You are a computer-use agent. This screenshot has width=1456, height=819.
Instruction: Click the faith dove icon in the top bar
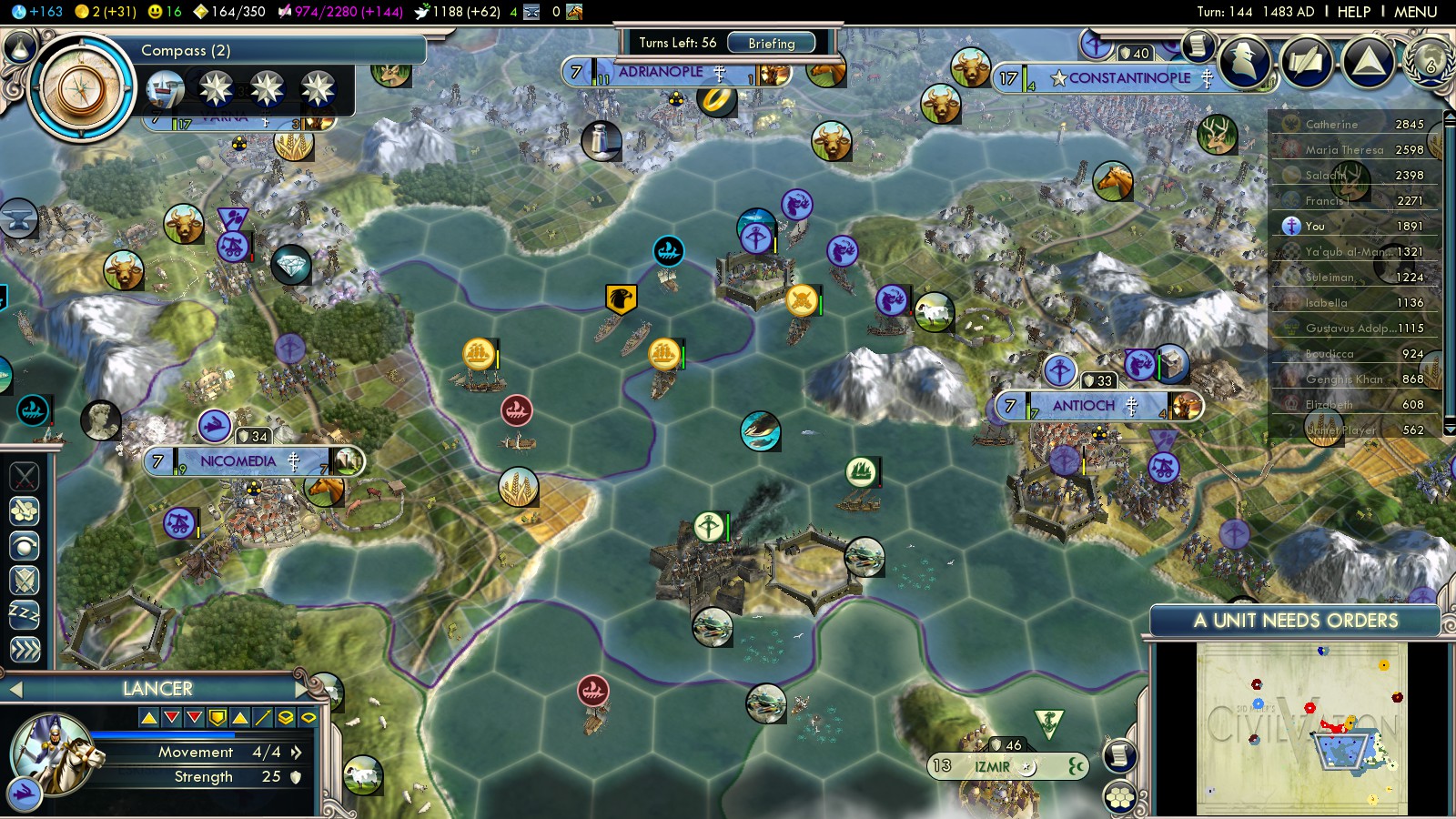423,12
